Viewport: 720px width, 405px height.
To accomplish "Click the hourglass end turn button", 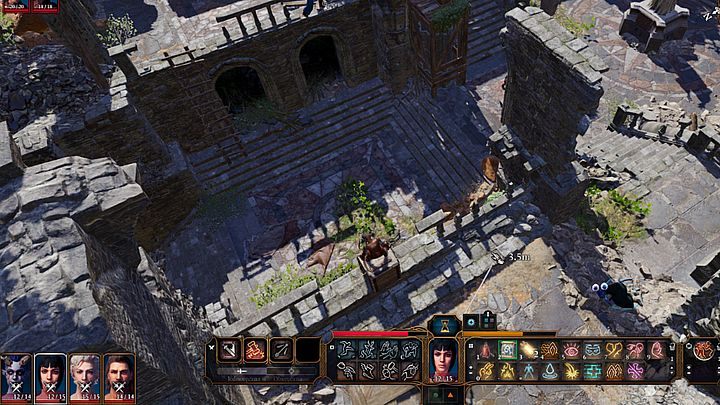I will click(x=443, y=325).
